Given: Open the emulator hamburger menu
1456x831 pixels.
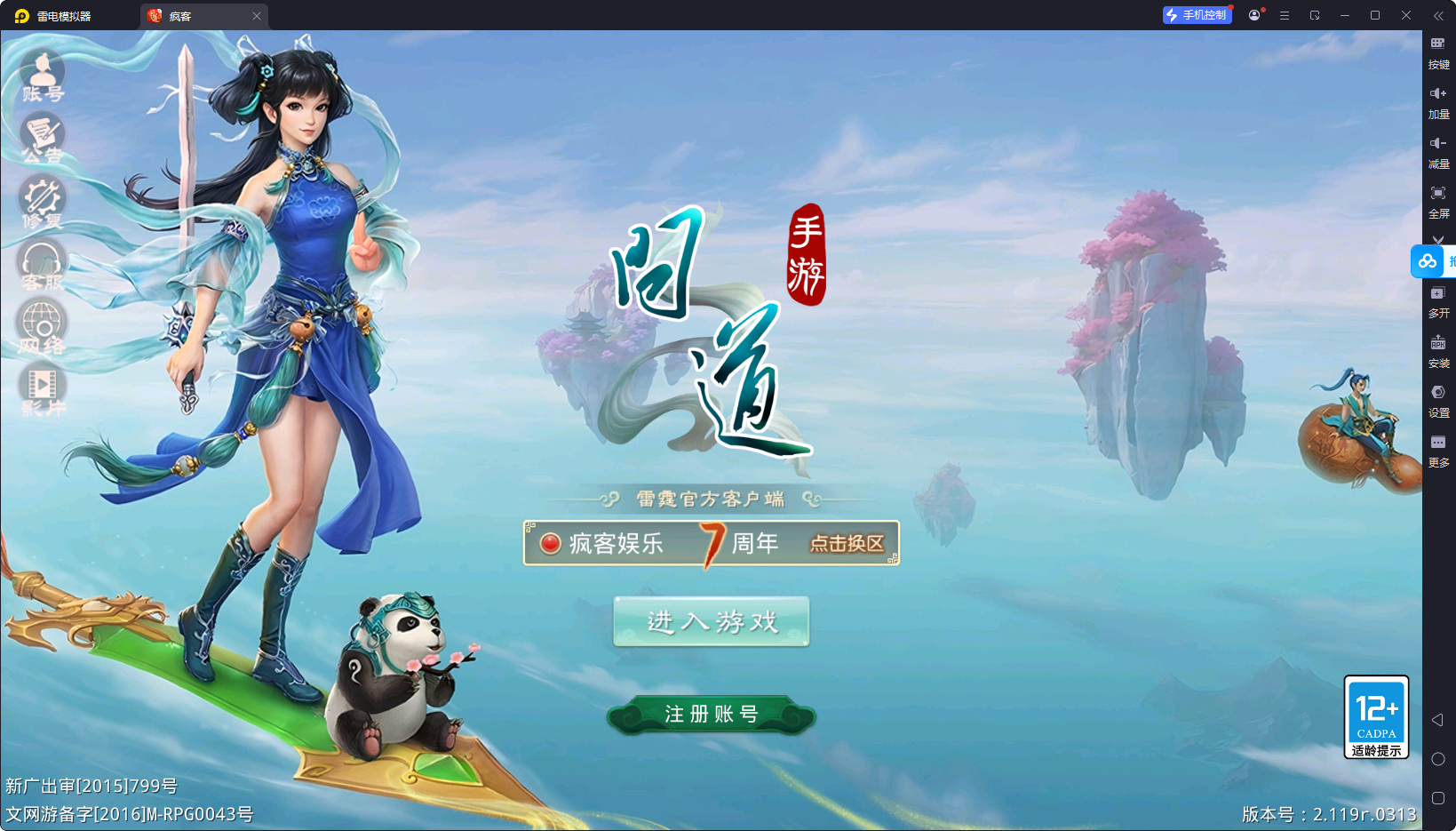Looking at the screenshot, I should (1284, 15).
